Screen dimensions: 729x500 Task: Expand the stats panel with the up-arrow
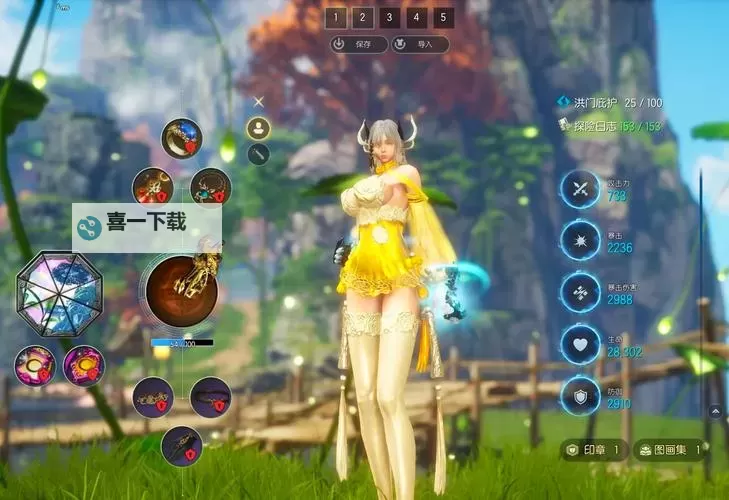pyautogui.click(x=715, y=410)
